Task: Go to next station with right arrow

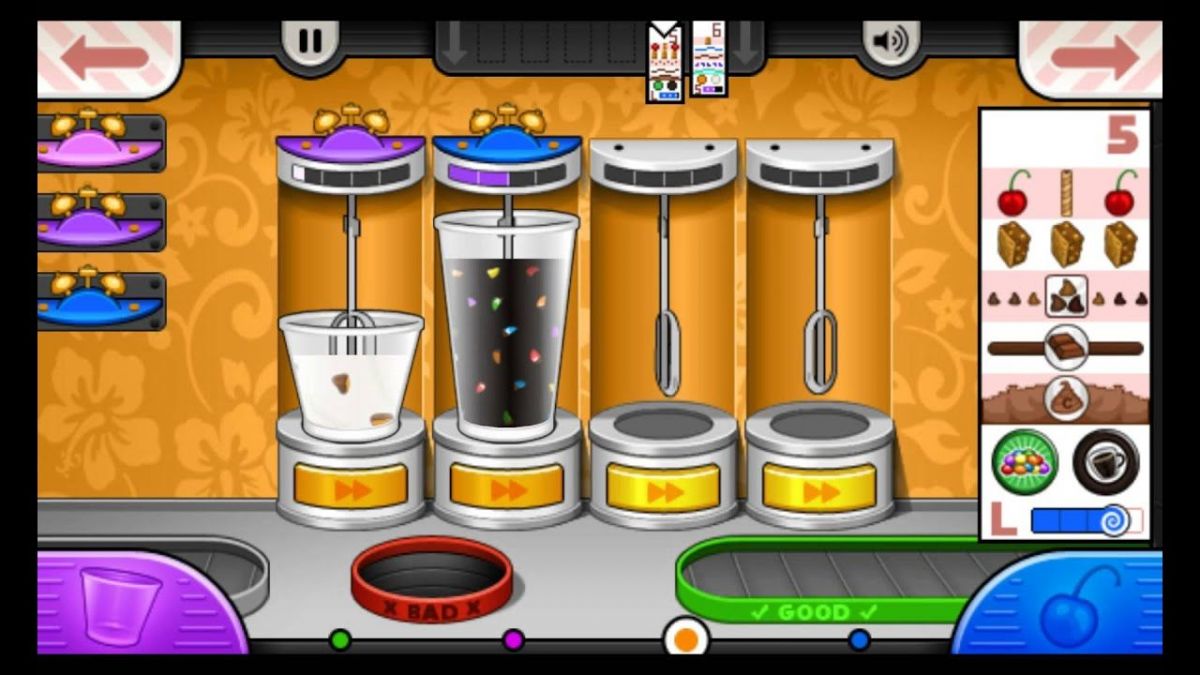Action: point(1093,57)
